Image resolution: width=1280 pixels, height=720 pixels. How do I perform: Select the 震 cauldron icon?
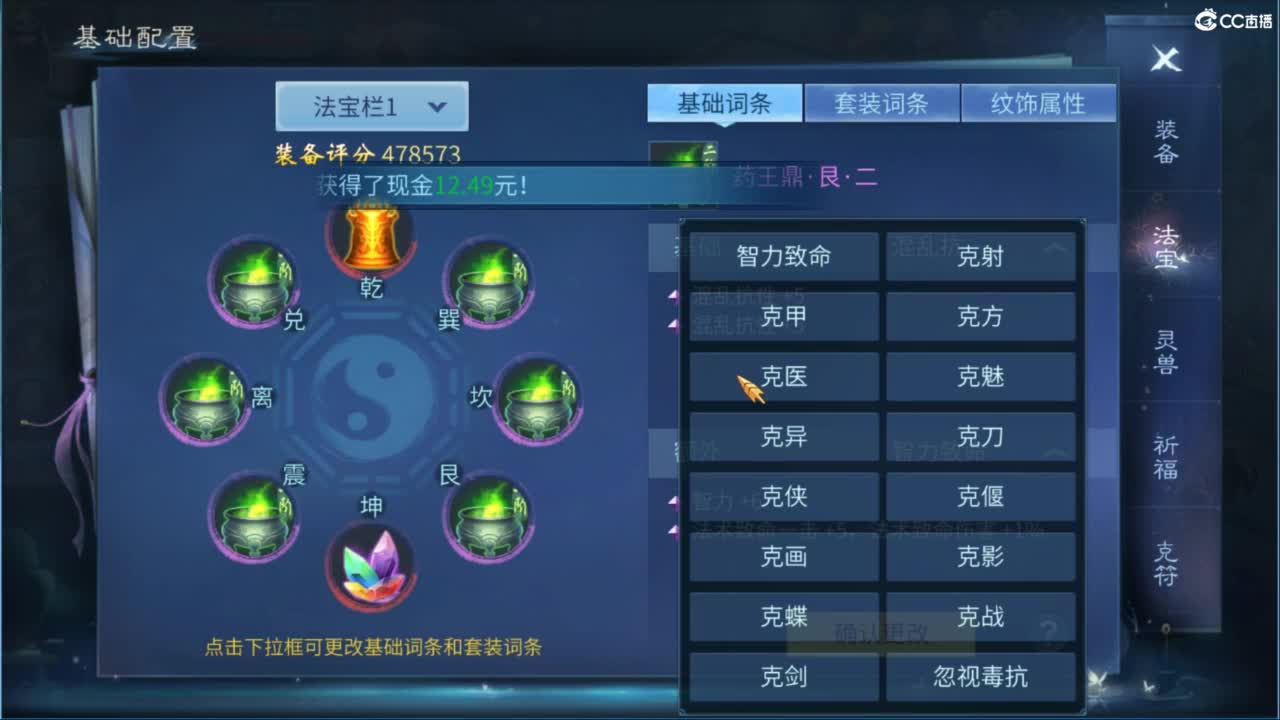click(x=253, y=517)
